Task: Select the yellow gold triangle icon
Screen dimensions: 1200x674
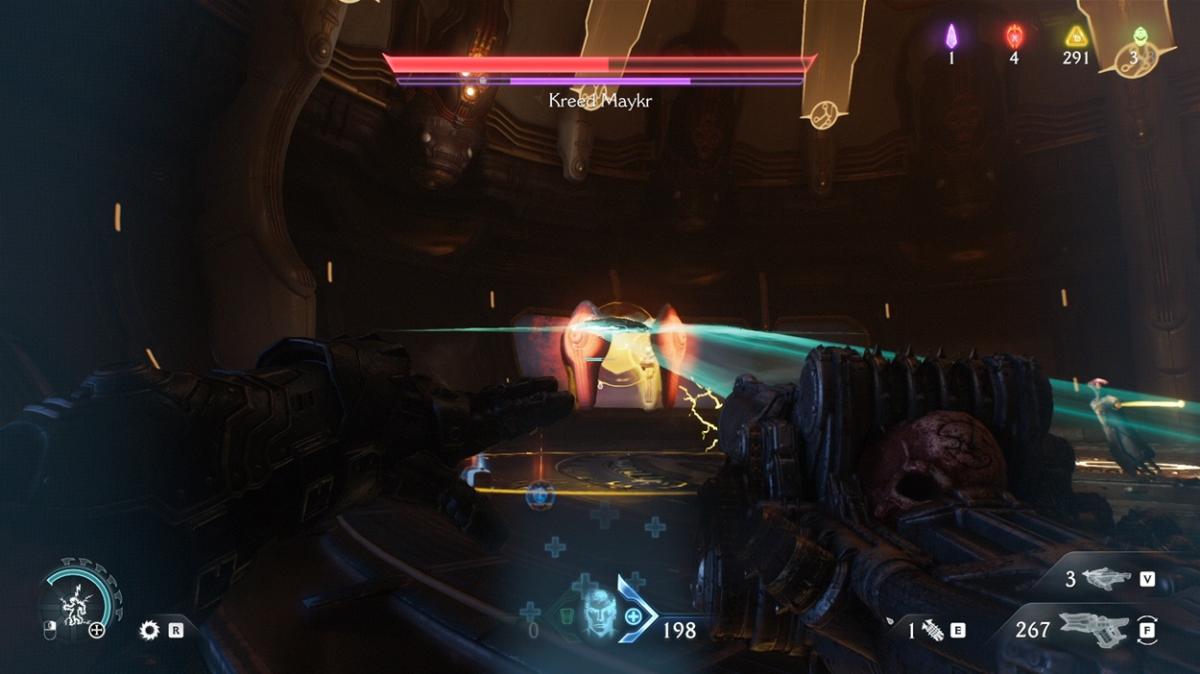Action: [1076, 37]
